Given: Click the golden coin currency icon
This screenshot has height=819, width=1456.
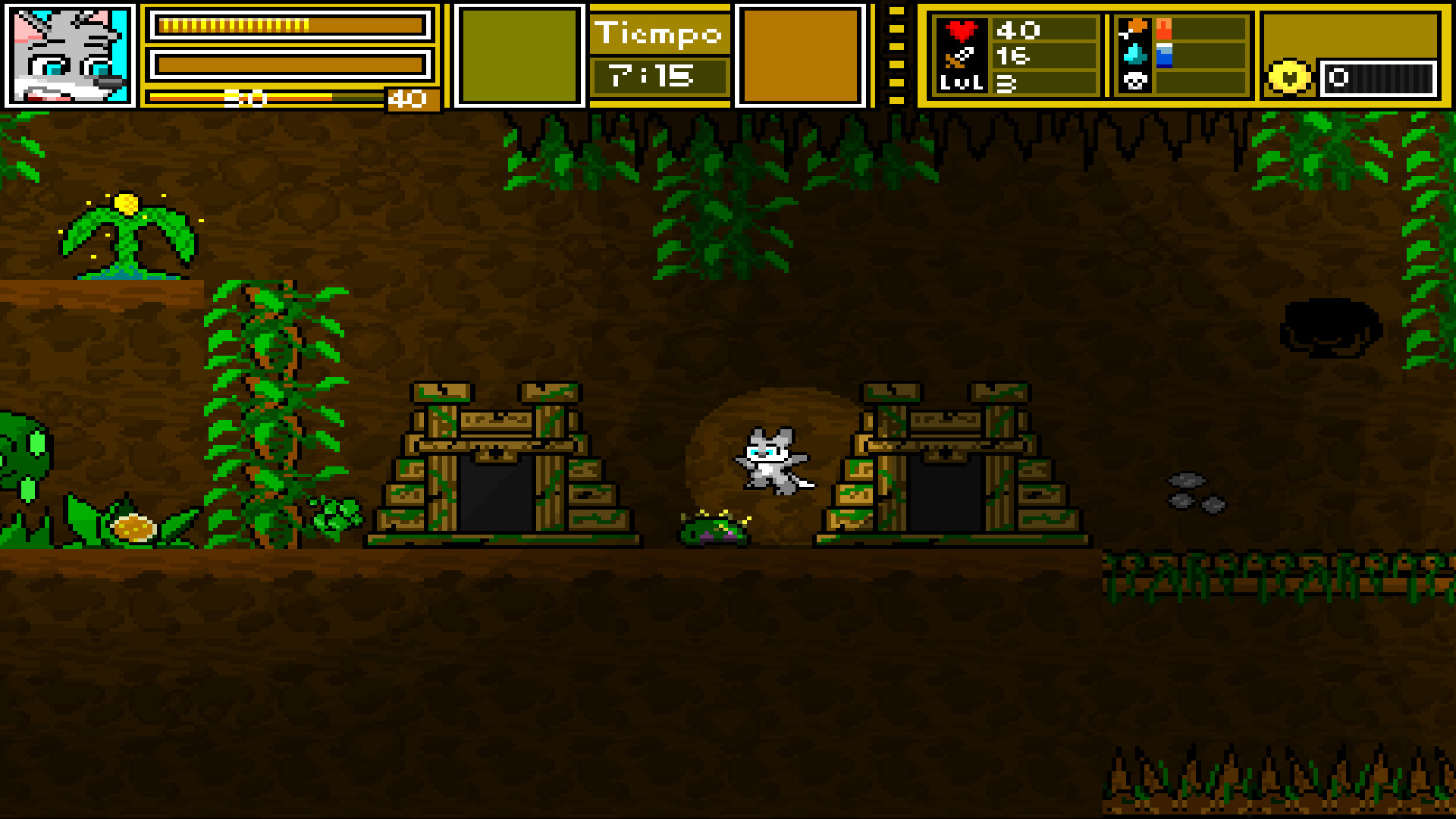Looking at the screenshot, I should 1291,76.
